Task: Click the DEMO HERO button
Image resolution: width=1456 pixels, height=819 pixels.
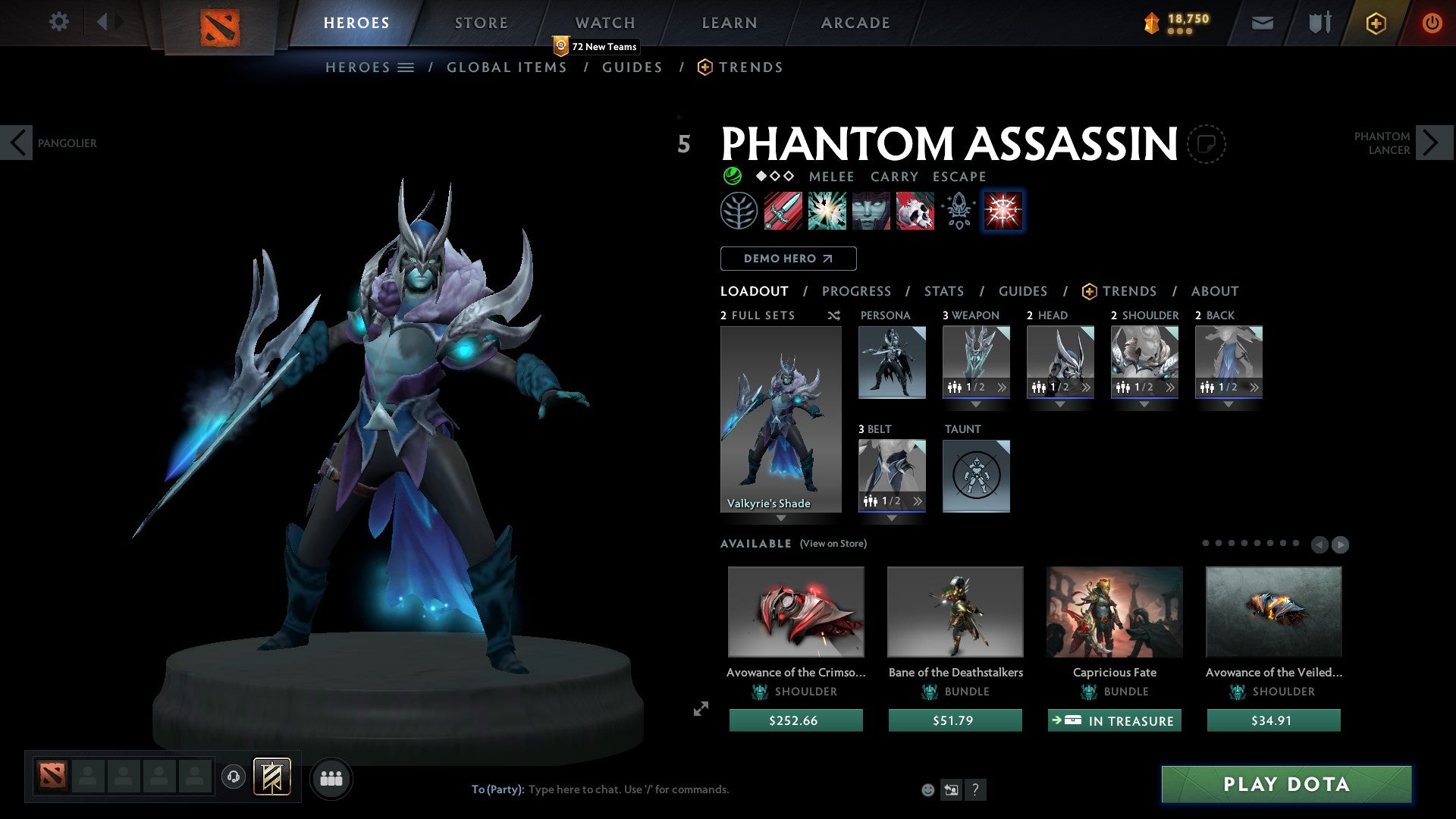Action: (788, 258)
